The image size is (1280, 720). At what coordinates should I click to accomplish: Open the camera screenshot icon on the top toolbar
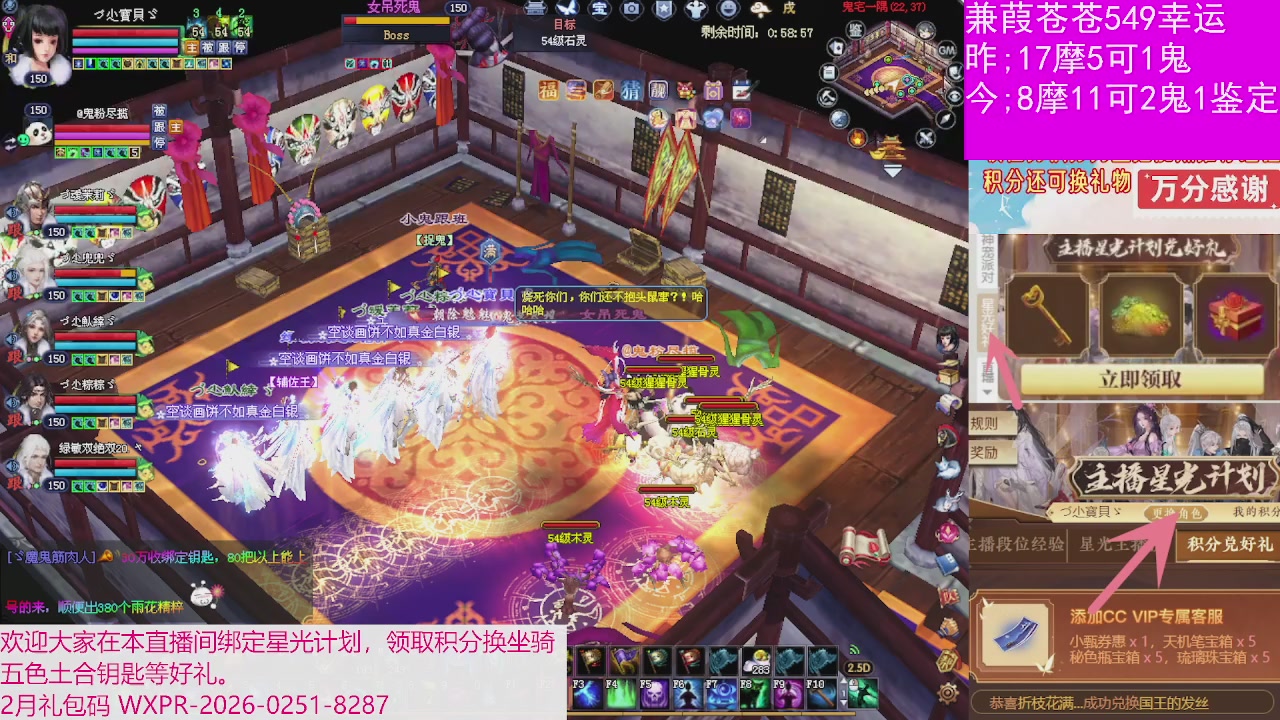[632, 11]
